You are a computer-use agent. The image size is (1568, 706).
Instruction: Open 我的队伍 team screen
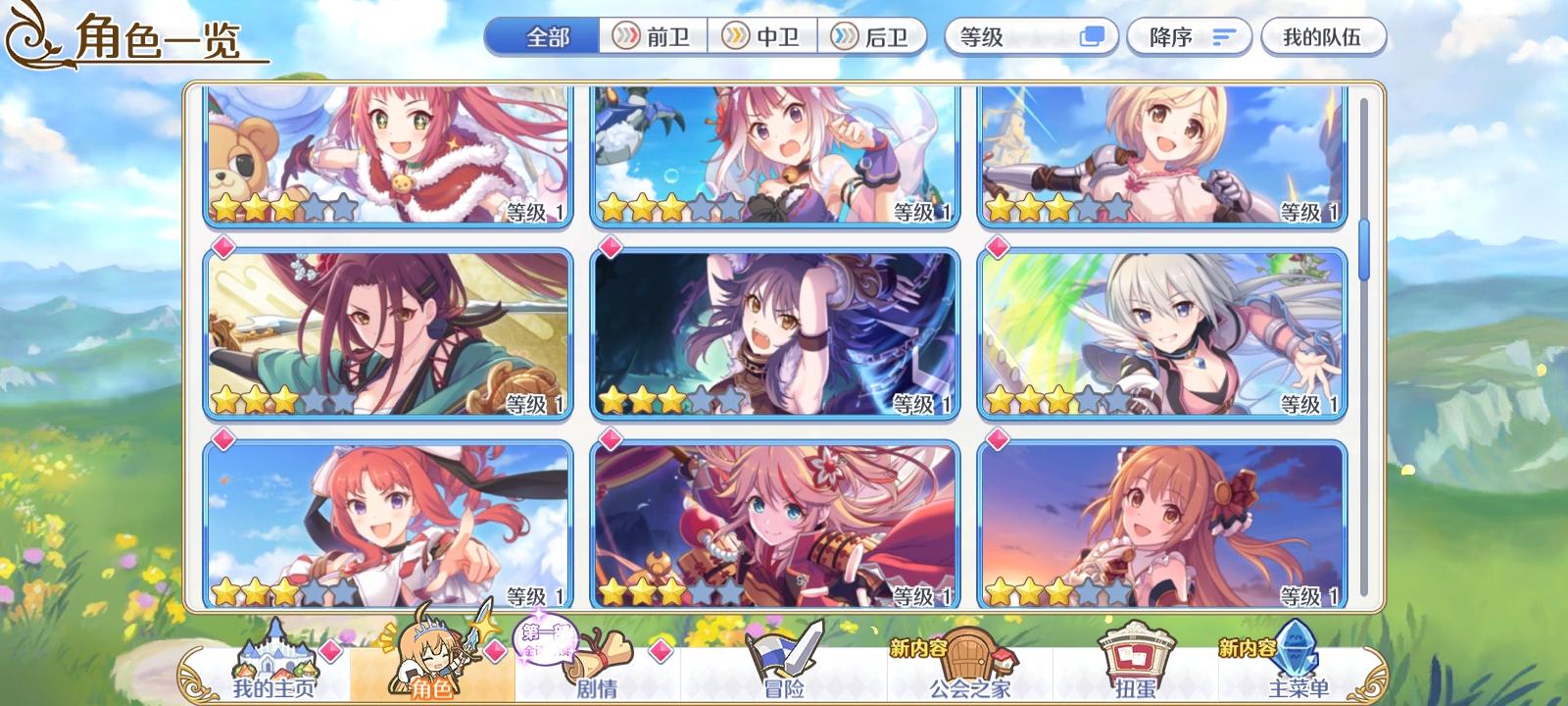1325,35
